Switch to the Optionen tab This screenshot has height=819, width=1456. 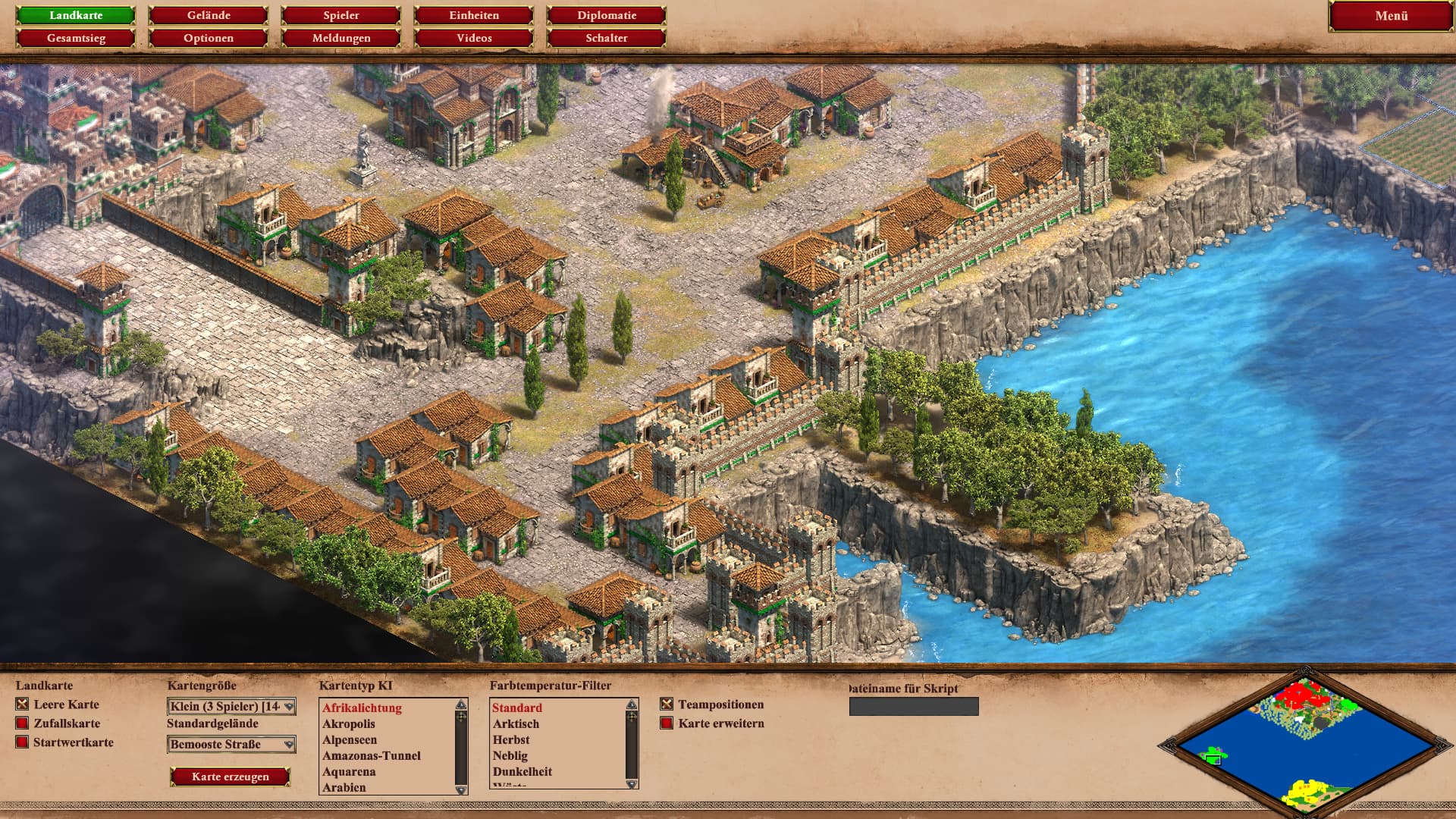(209, 38)
